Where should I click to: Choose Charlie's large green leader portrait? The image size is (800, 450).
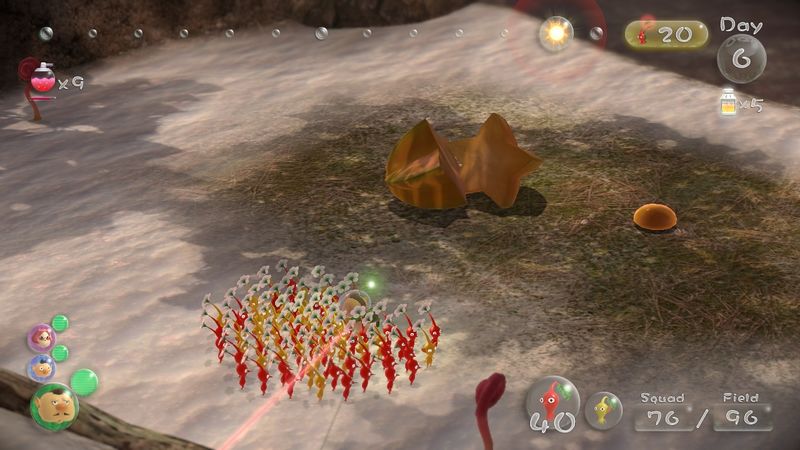click(53, 404)
